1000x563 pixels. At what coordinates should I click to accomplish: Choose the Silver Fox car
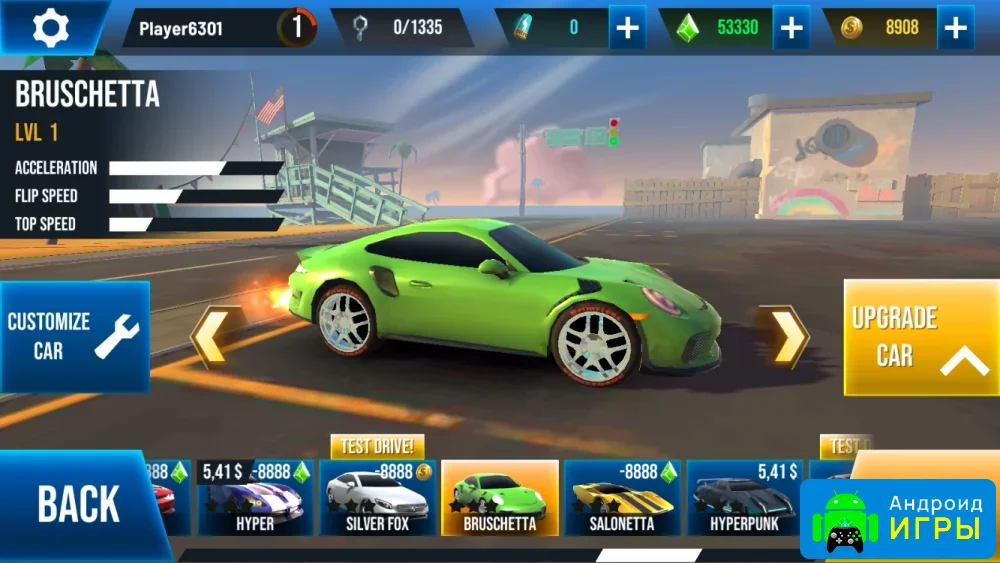[377, 498]
